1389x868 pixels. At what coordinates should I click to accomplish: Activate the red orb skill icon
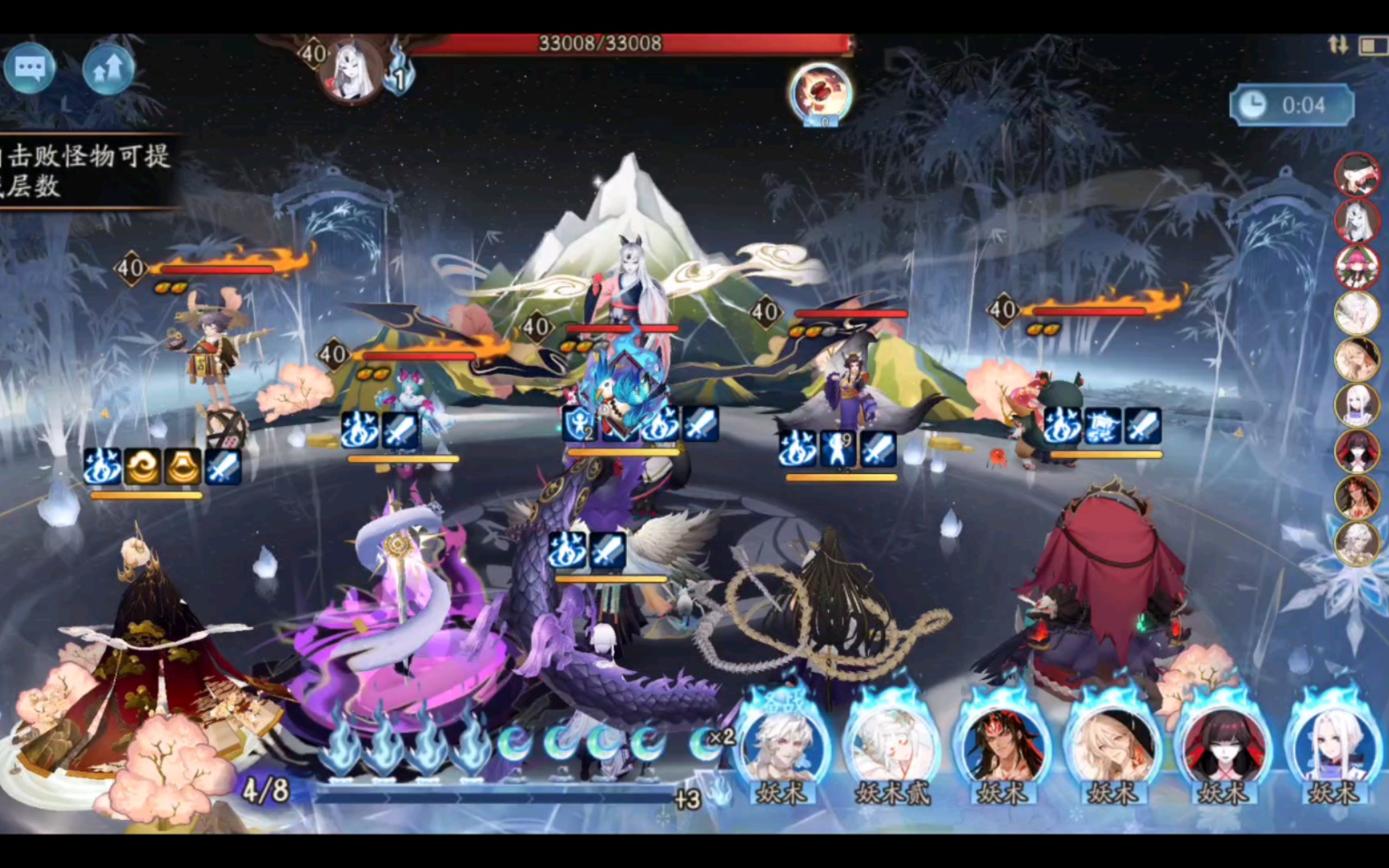point(821,93)
